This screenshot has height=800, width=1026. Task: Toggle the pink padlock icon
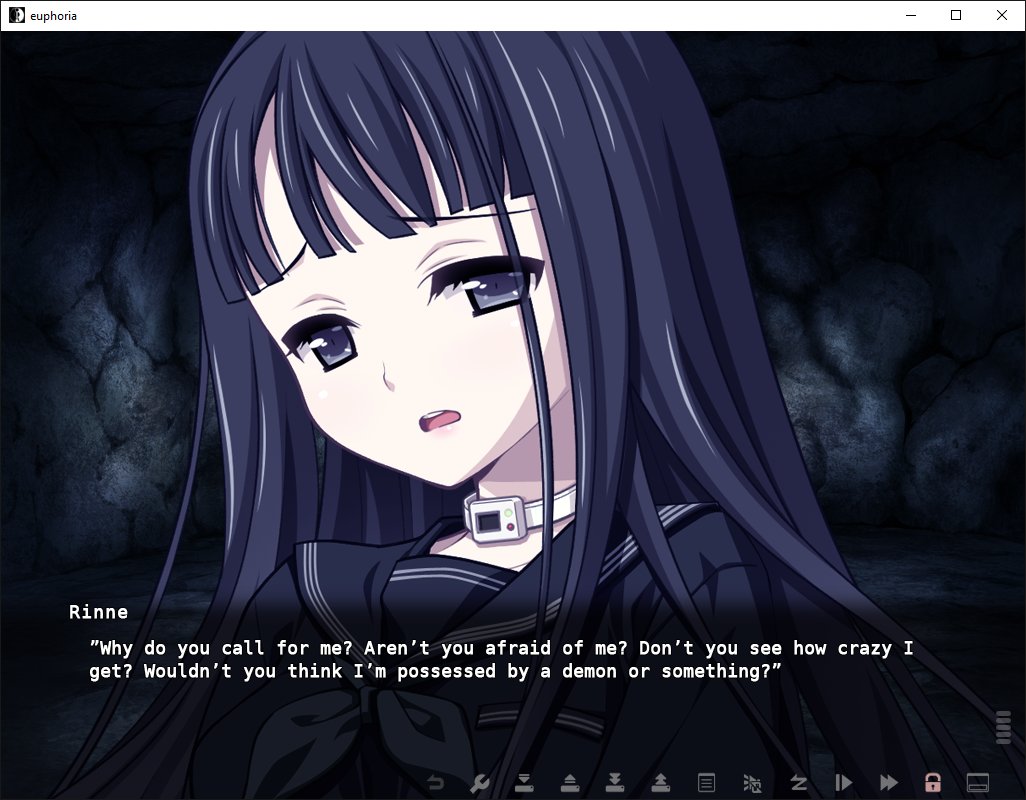(933, 782)
